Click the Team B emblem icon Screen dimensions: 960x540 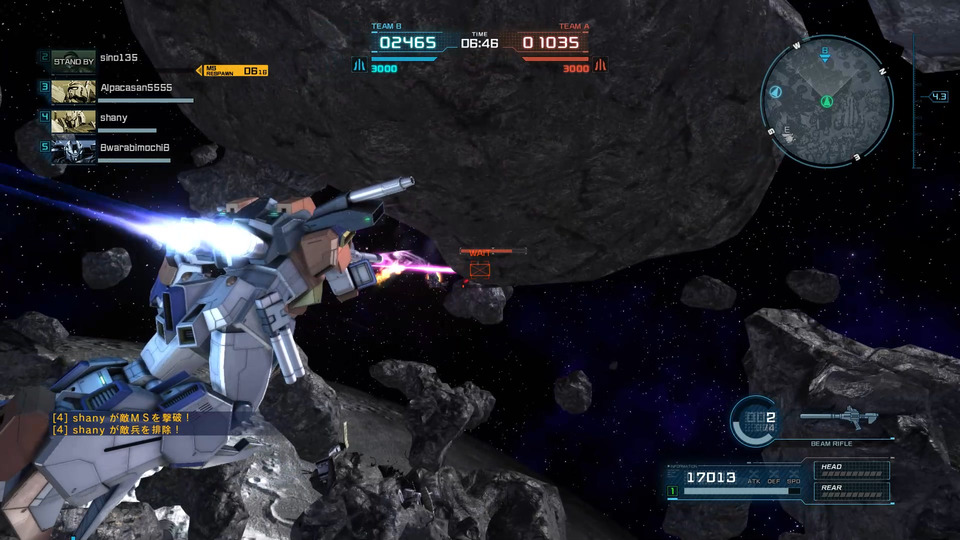pyautogui.click(x=358, y=66)
